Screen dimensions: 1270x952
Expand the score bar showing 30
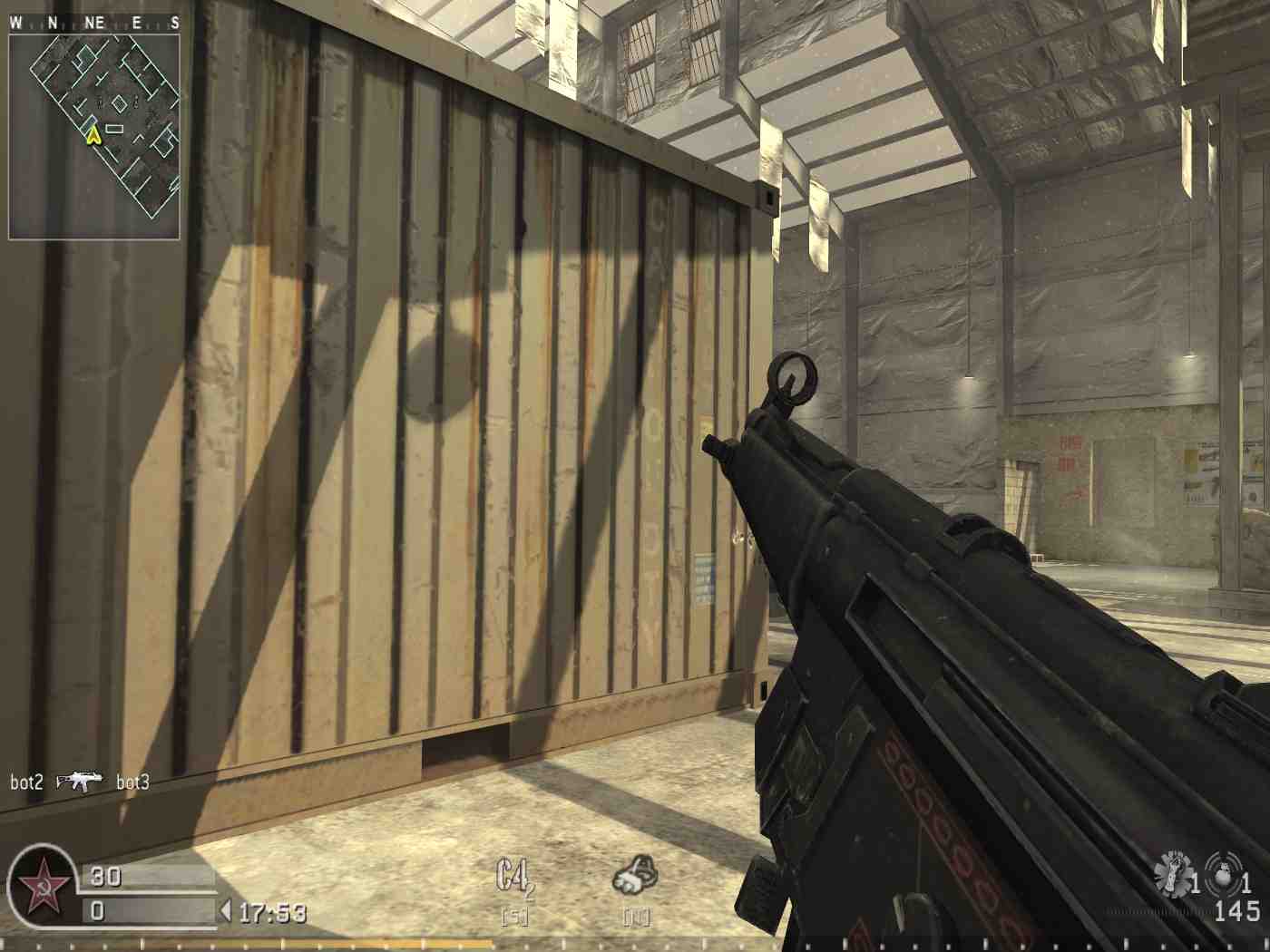[x=145, y=878]
